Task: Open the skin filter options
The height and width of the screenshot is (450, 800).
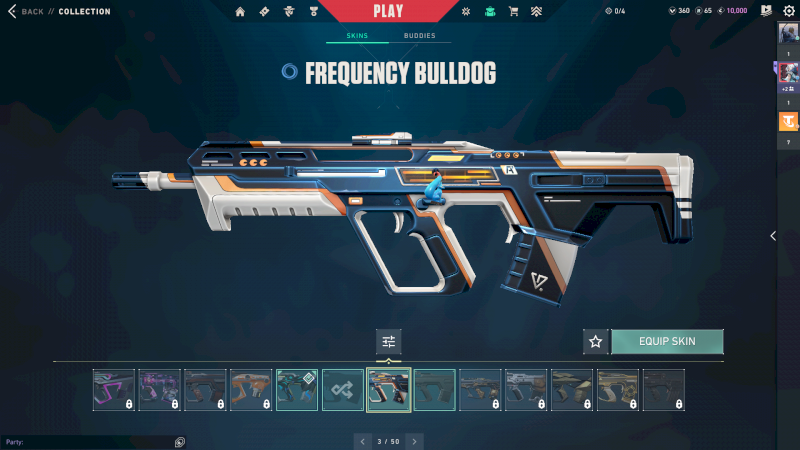Action: tap(389, 341)
